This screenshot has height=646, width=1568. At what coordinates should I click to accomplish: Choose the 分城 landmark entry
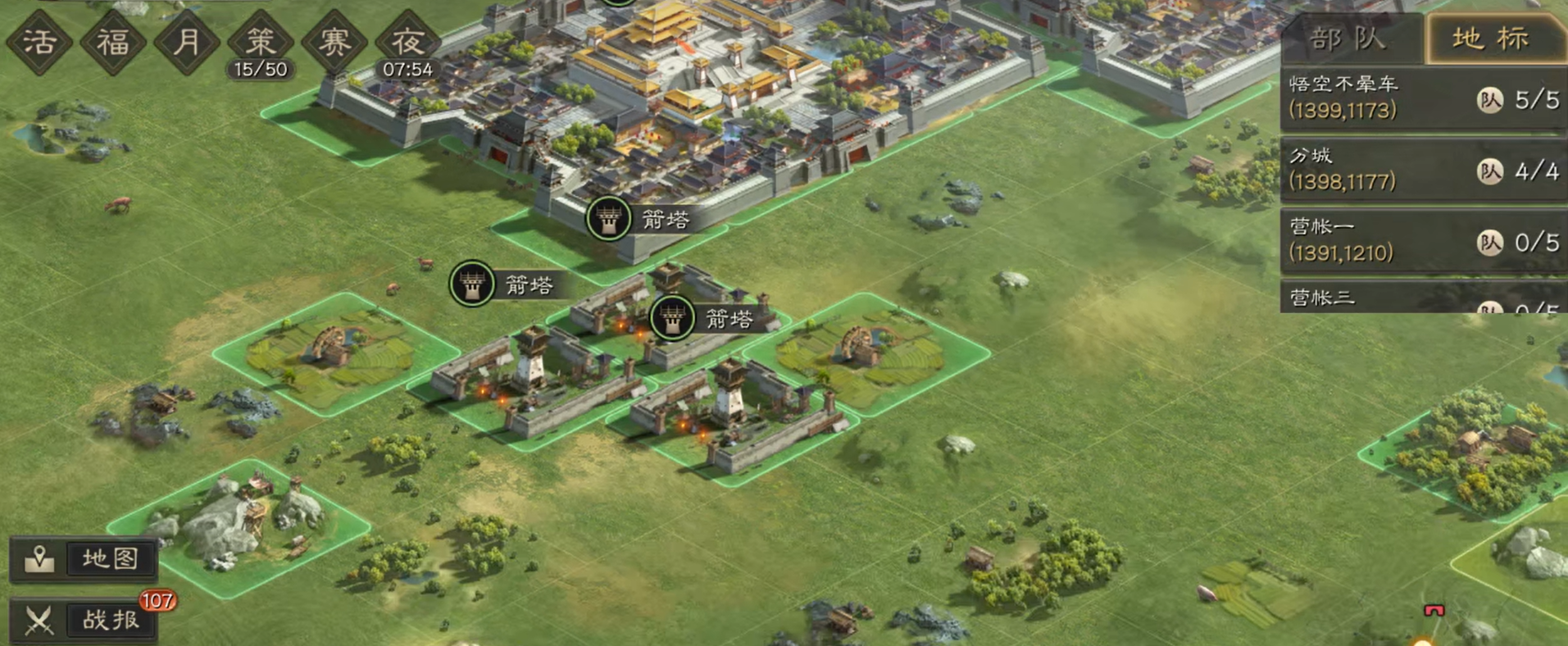[x=1423, y=170]
